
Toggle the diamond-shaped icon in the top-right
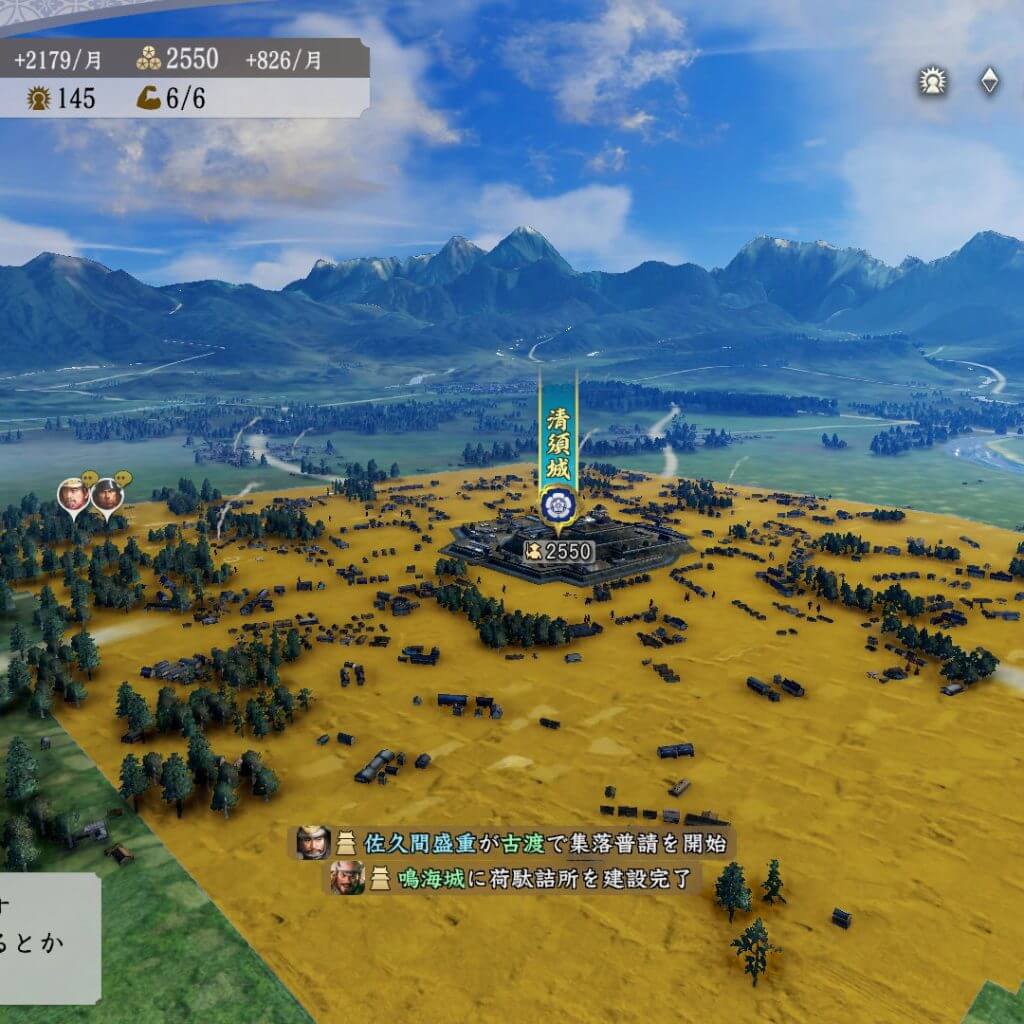click(989, 82)
